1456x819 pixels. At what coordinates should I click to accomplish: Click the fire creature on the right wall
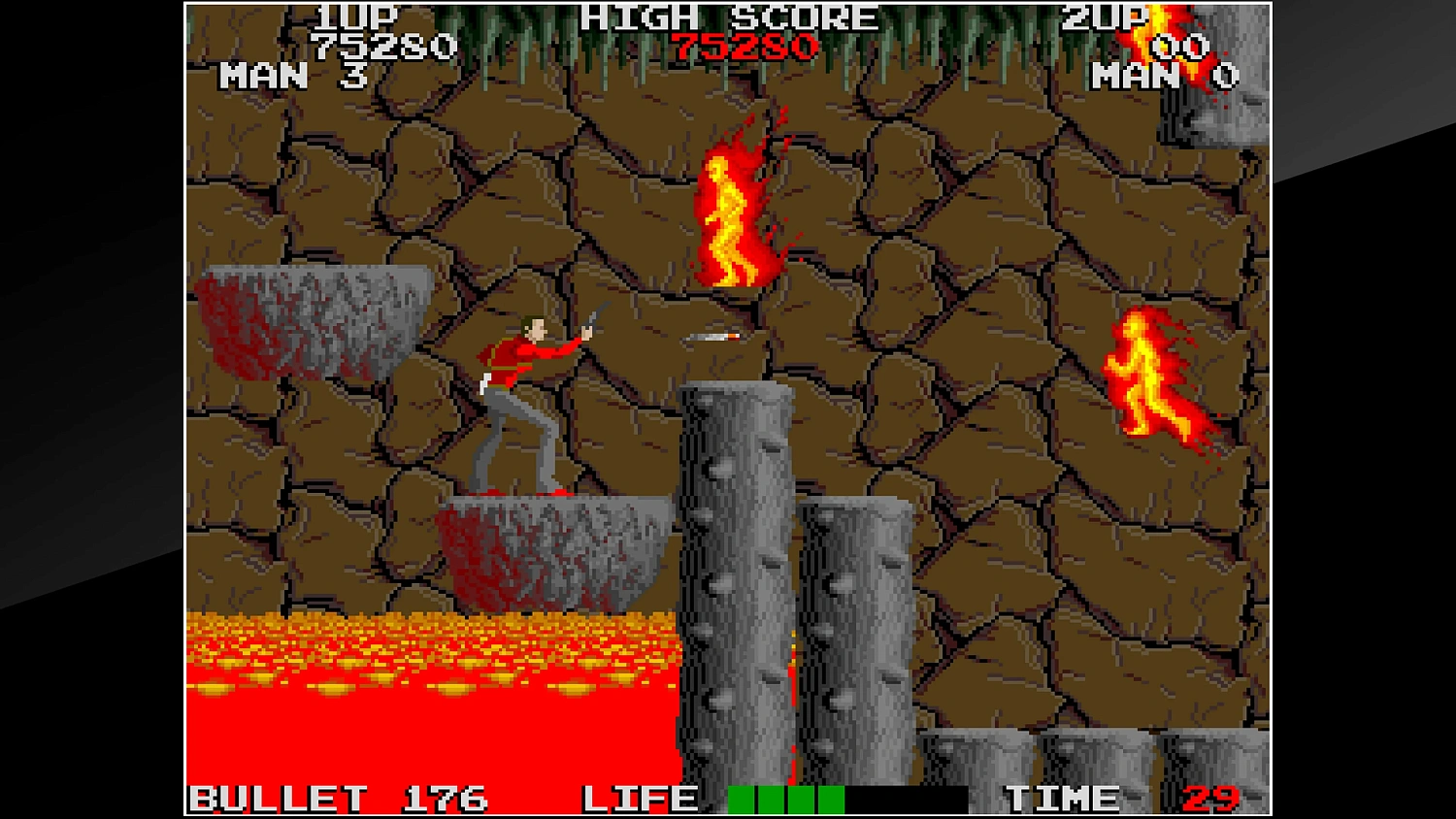click(1155, 374)
